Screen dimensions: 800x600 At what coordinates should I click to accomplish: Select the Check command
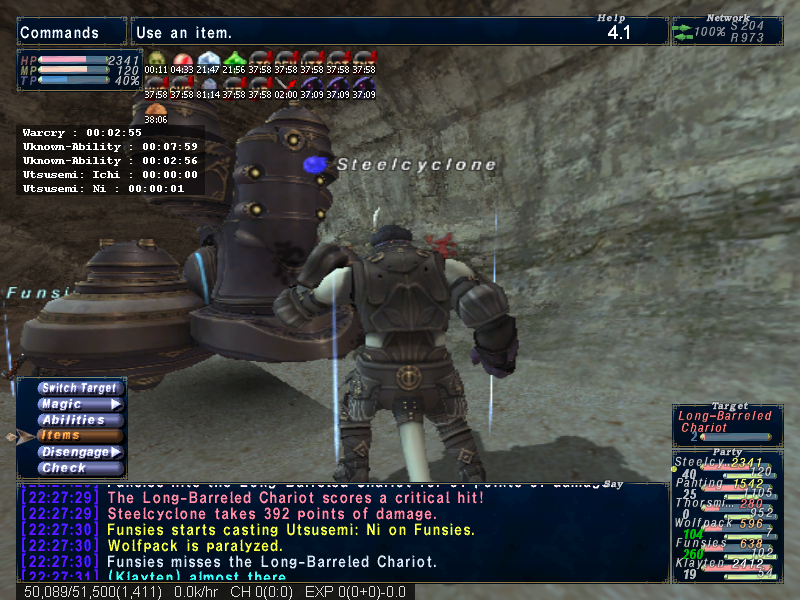[x=80, y=468]
